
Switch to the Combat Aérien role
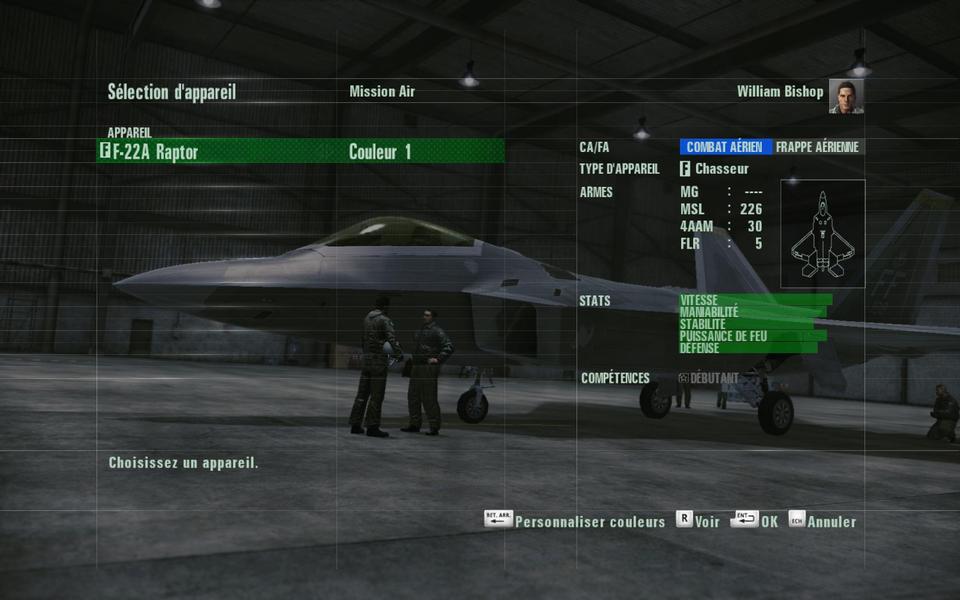(x=726, y=147)
